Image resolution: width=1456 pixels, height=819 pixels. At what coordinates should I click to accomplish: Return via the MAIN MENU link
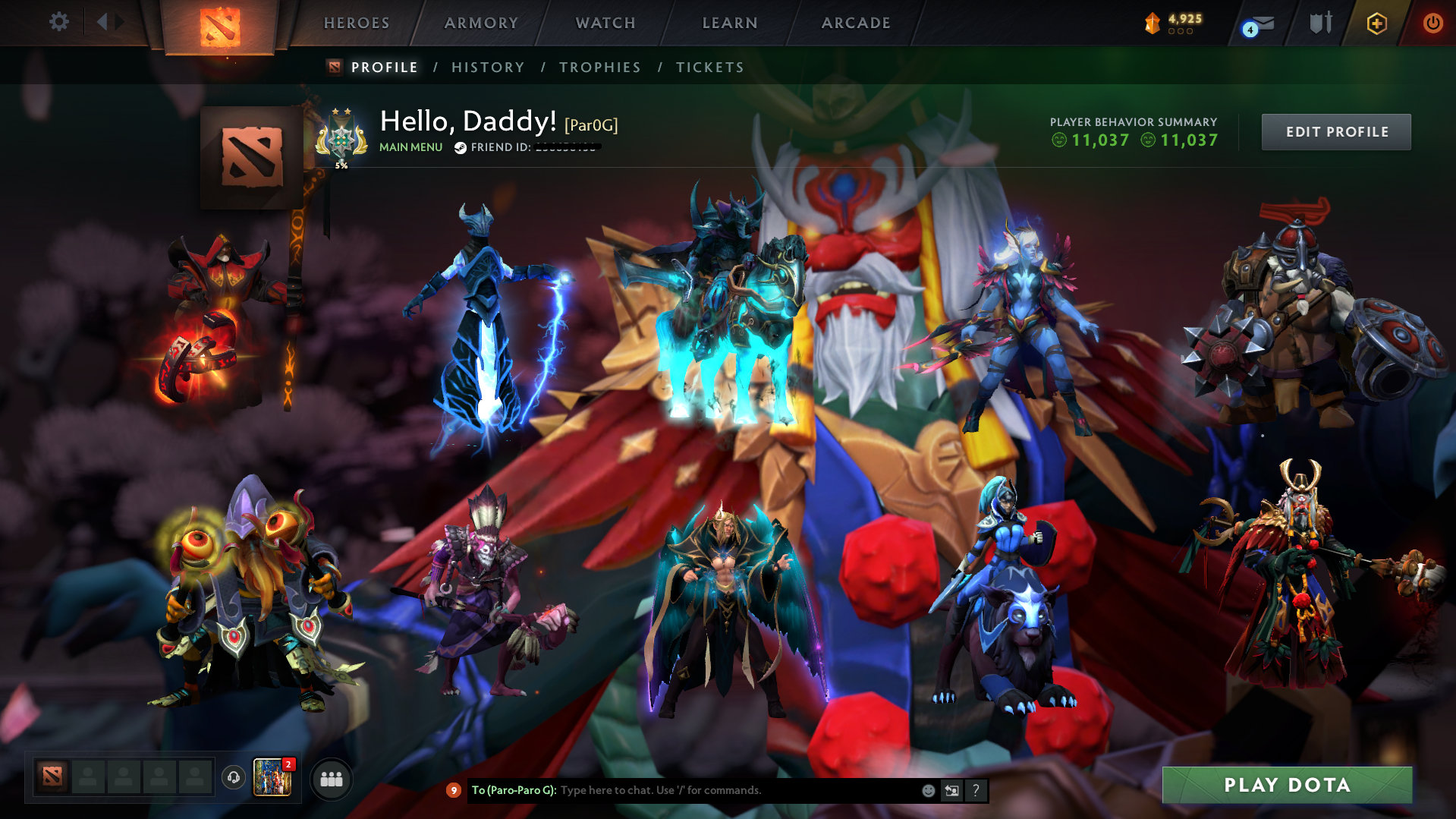pos(410,147)
